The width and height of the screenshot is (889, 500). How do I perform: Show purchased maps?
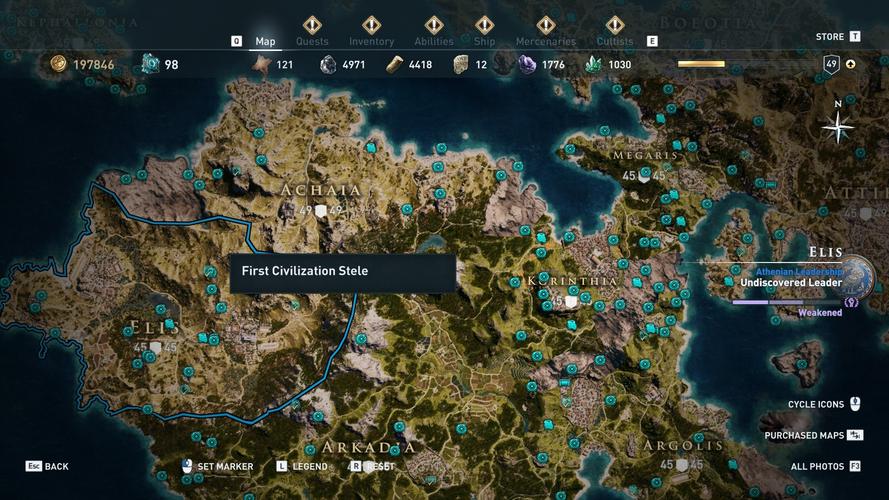point(813,435)
